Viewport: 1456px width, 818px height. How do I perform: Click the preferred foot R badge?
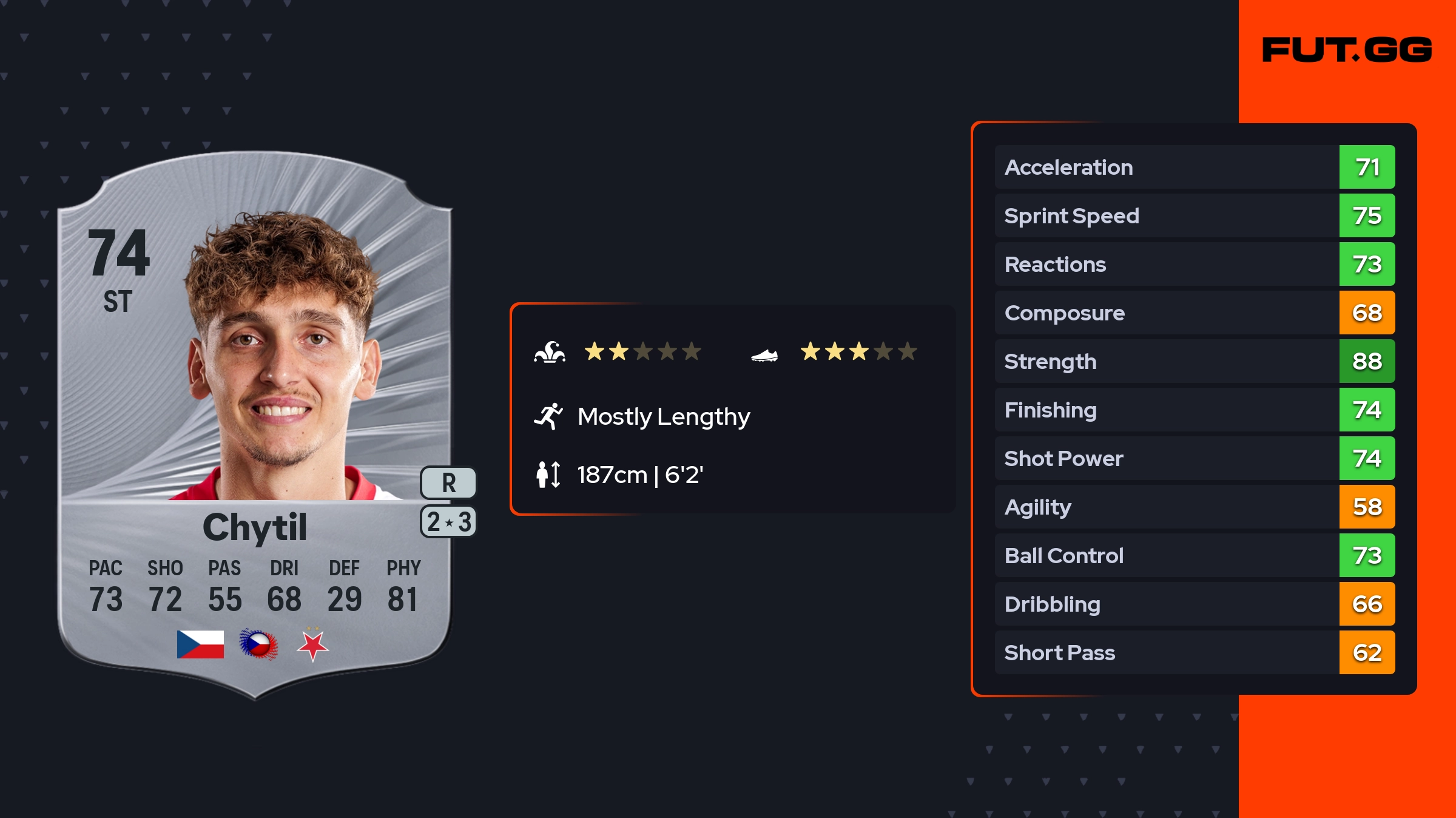point(448,483)
